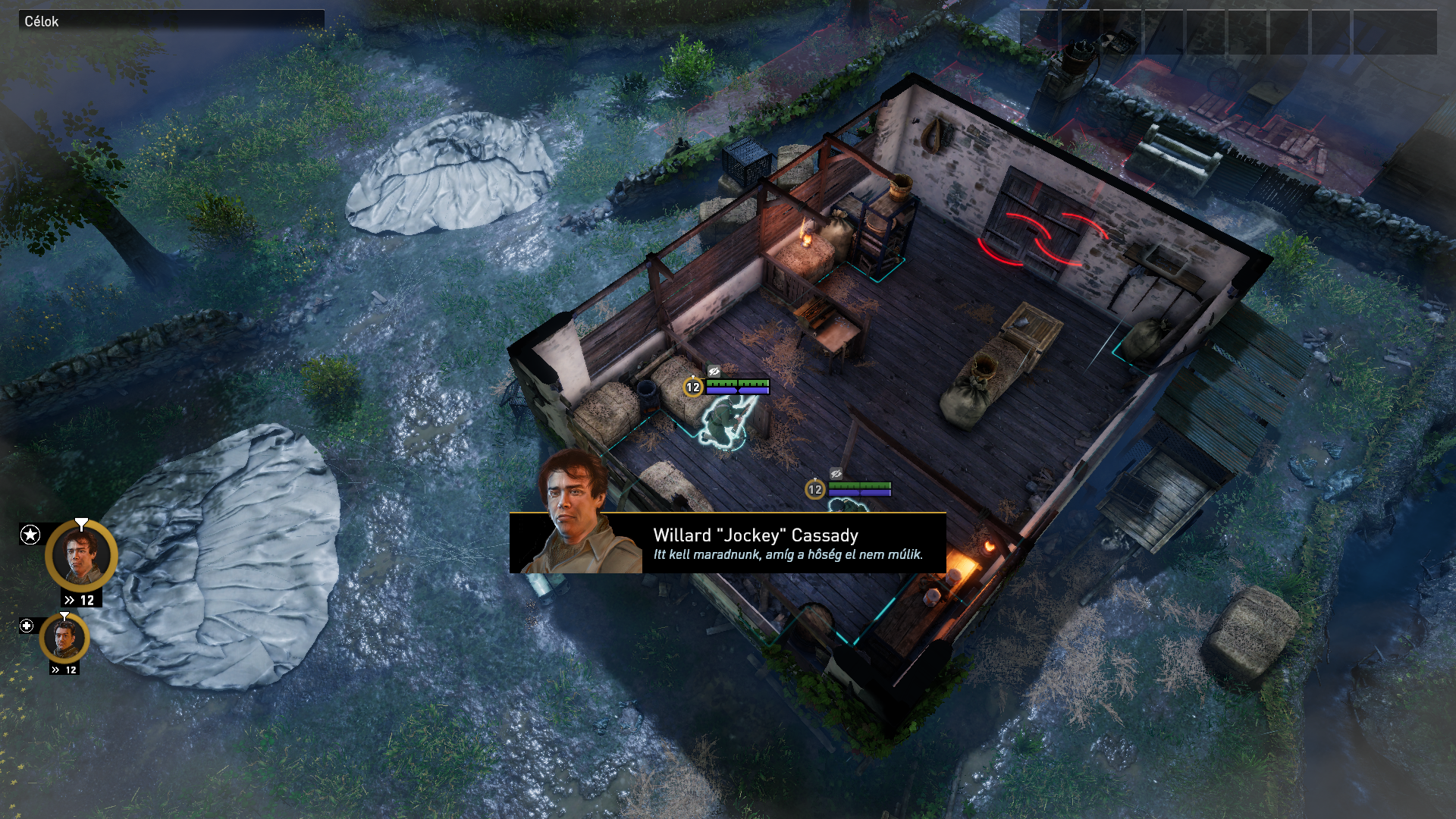Viewport: 1456px width, 819px height.
Task: Click the star icon beside the top portrait
Action: 30,535
